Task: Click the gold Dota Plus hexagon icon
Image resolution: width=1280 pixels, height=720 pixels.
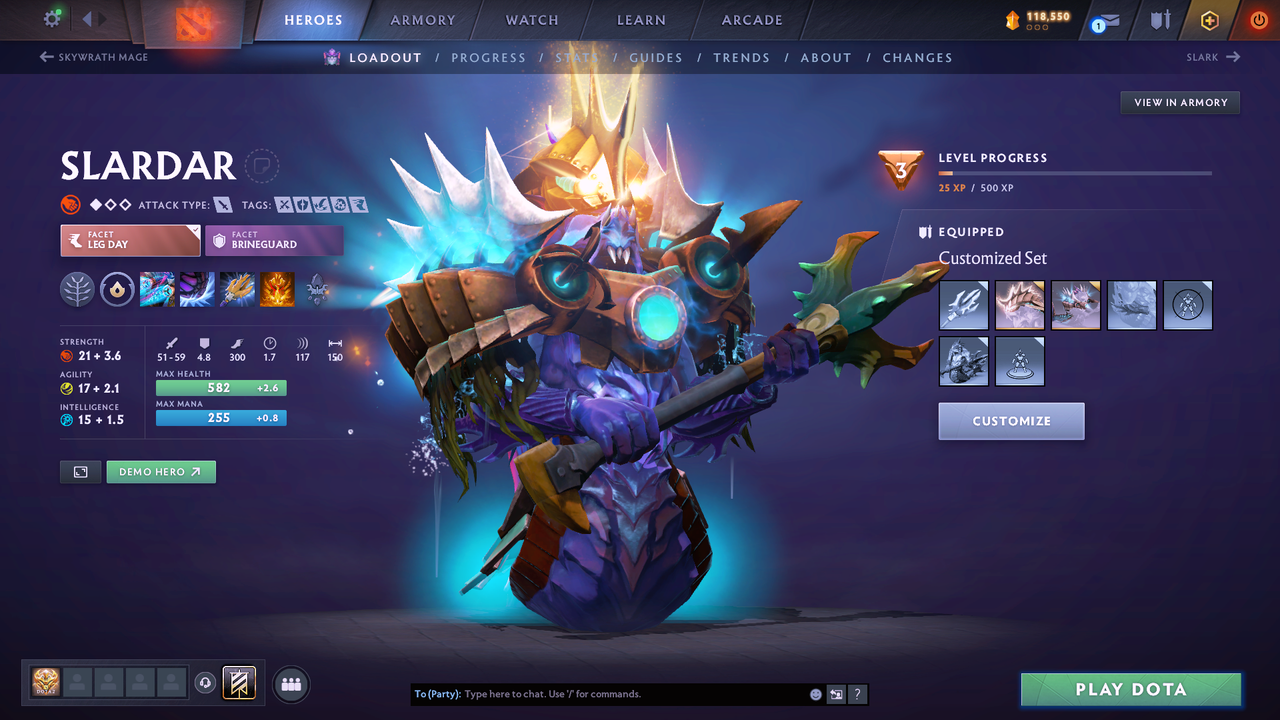Action: (x=1209, y=19)
